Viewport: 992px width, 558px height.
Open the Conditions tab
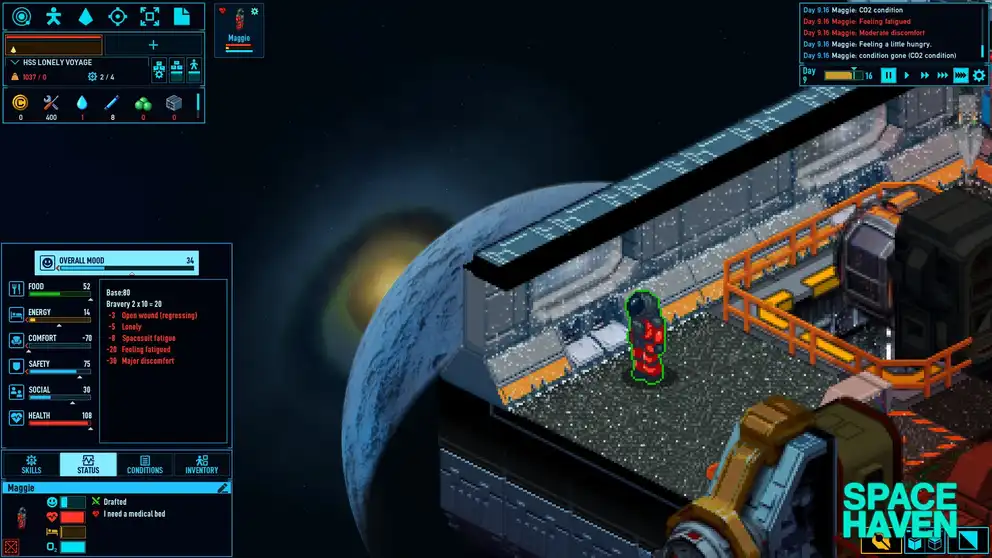pos(144,465)
